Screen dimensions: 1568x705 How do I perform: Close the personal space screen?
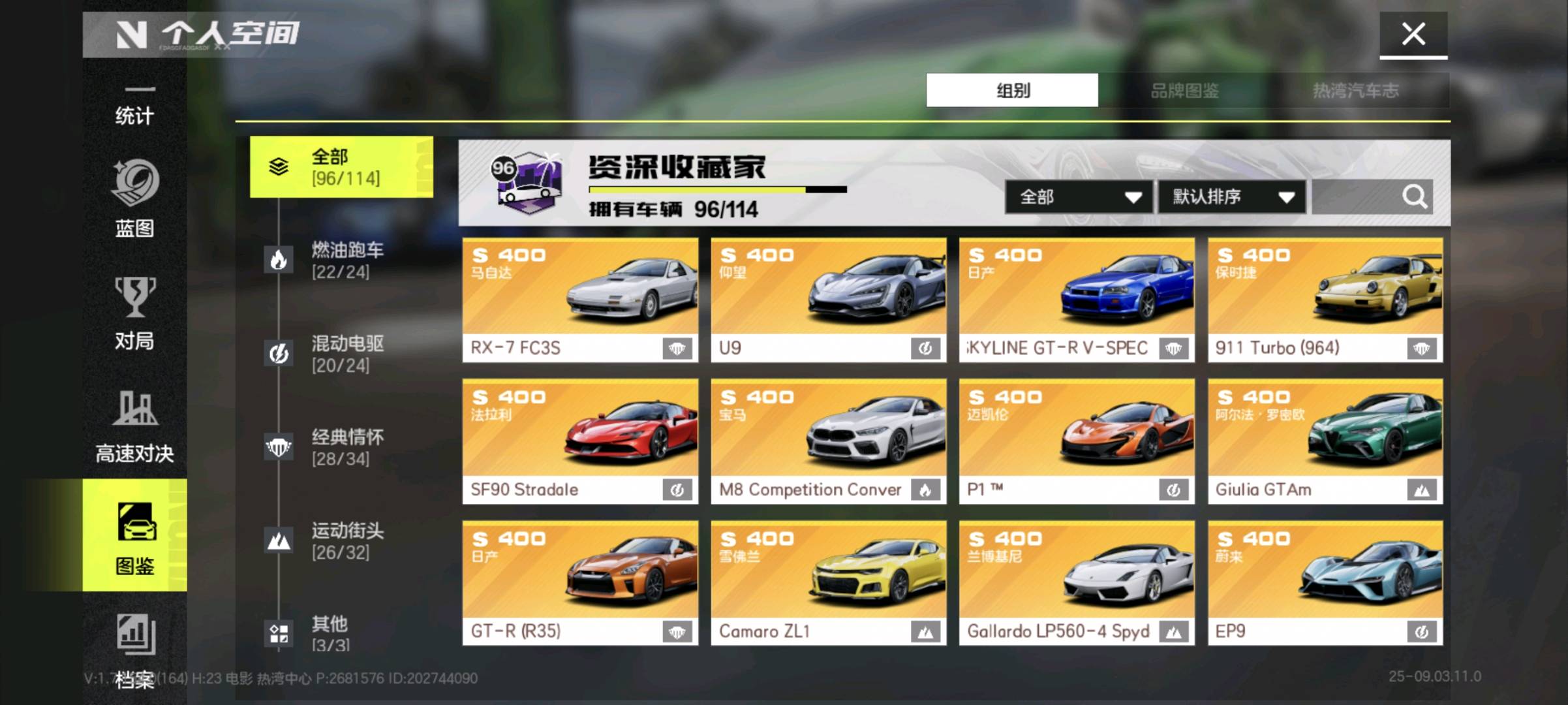[1413, 34]
